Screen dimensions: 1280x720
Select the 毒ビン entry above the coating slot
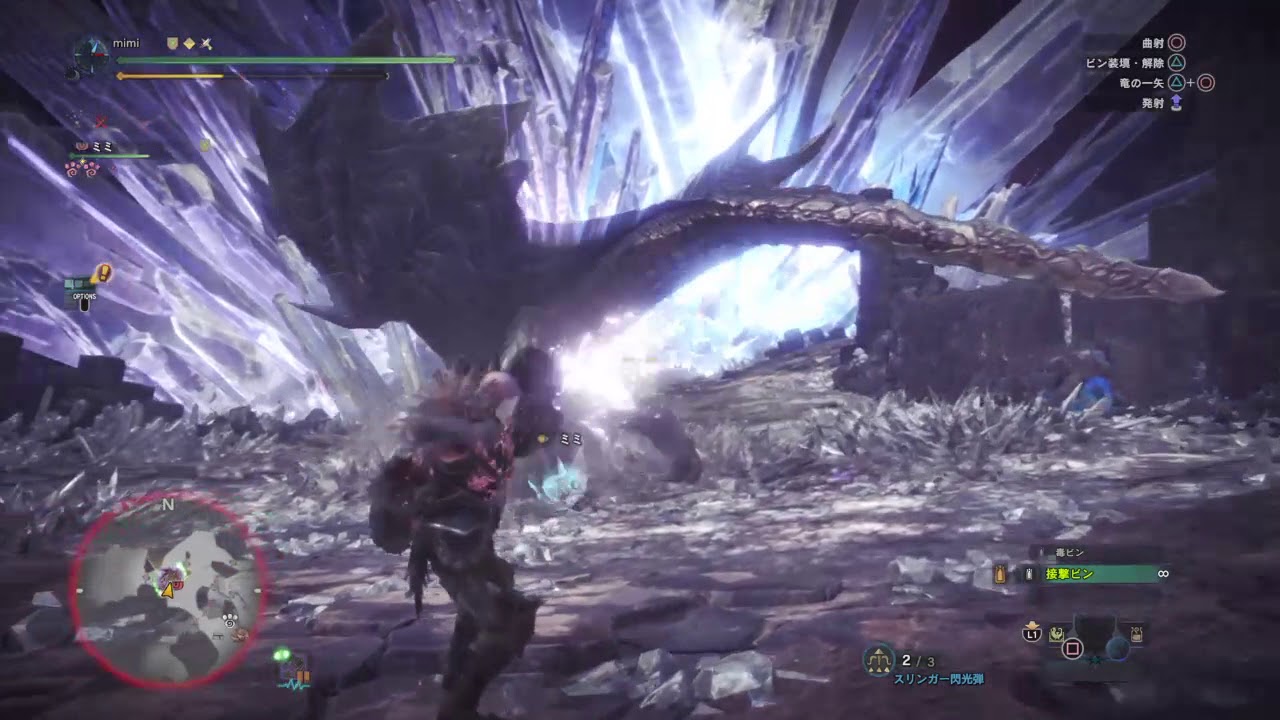point(1068,552)
